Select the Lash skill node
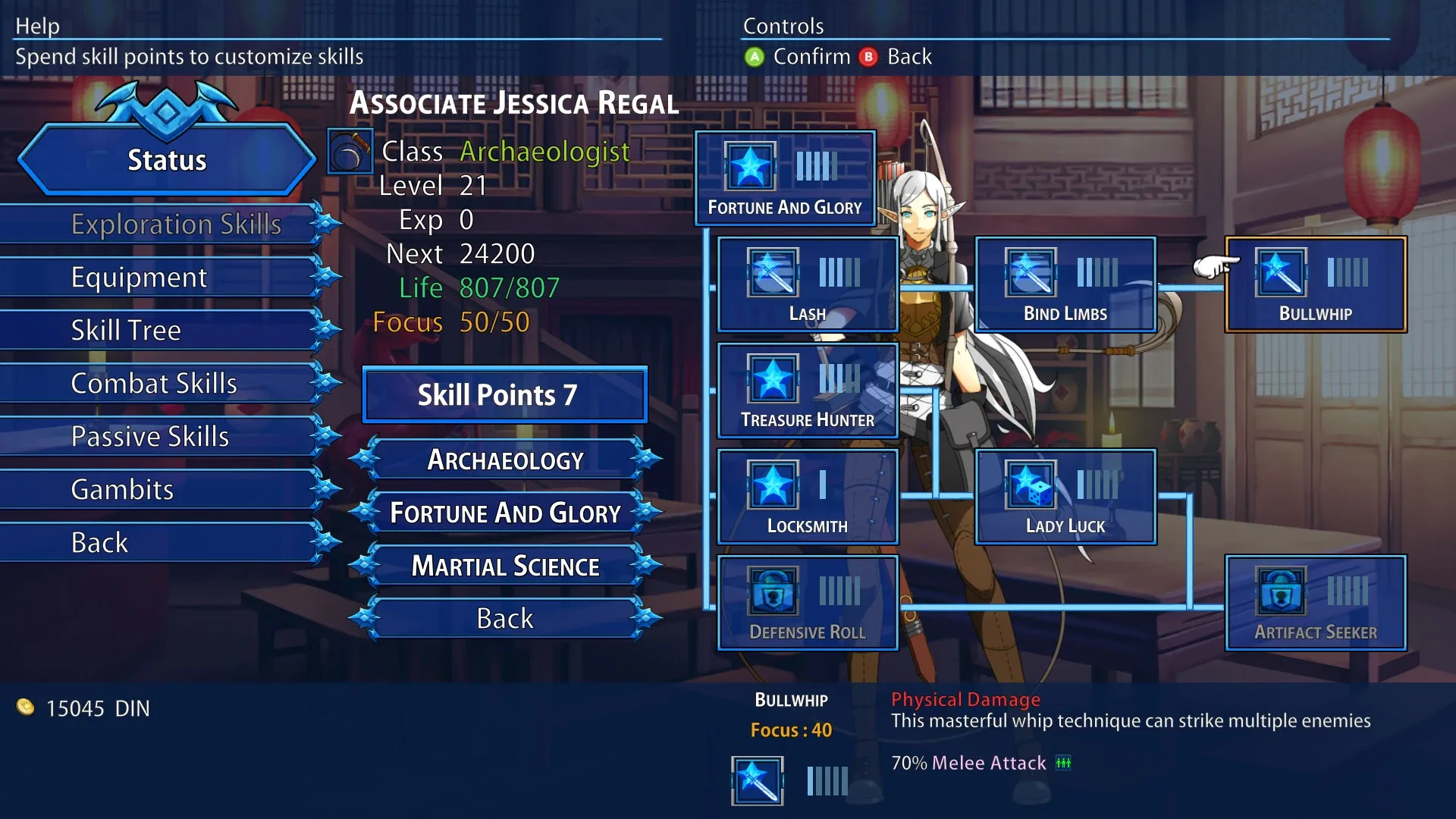 808,284
